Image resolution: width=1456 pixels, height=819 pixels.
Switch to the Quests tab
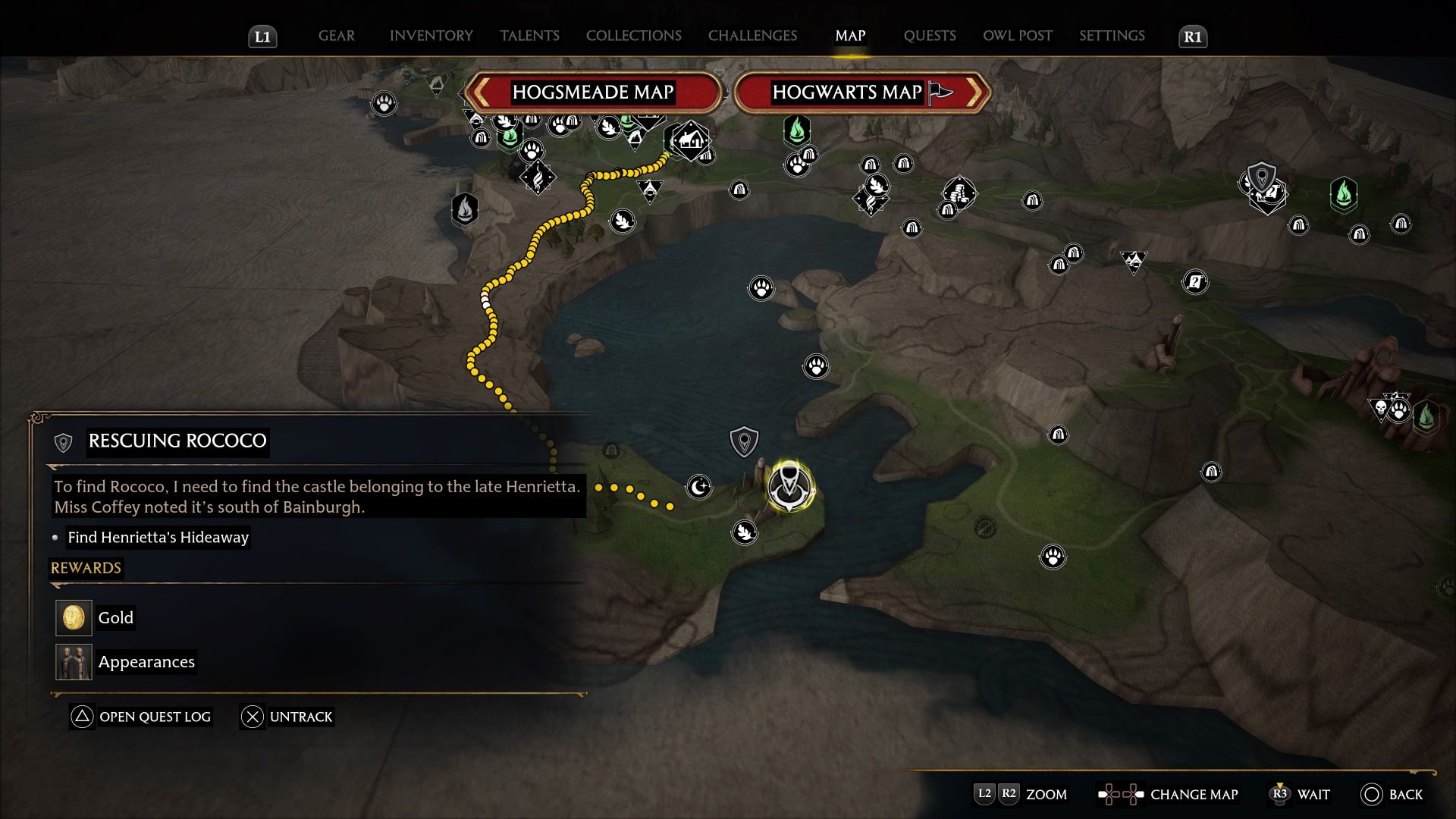coord(929,36)
